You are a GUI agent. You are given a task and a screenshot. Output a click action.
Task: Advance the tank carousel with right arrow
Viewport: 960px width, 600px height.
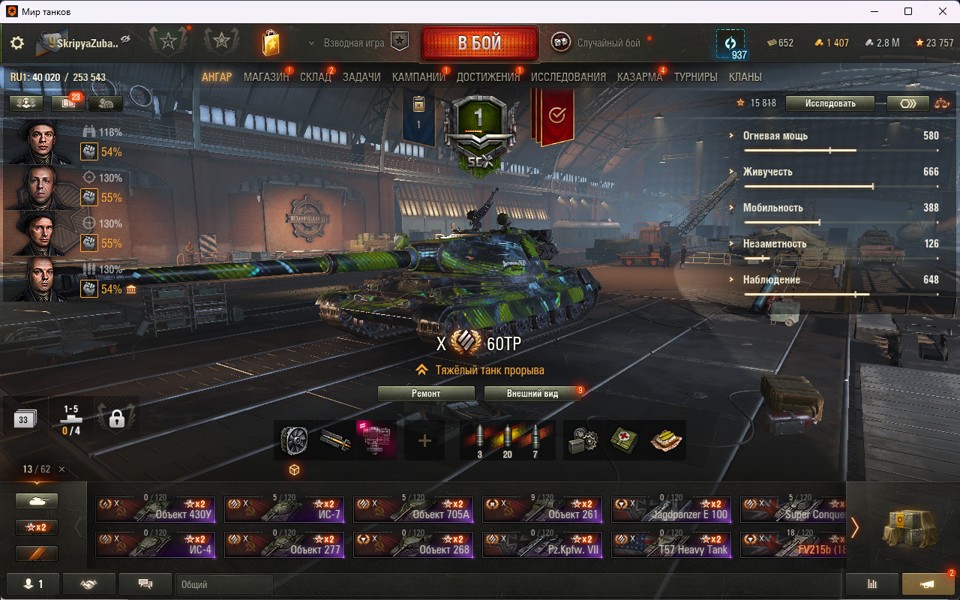pos(855,527)
